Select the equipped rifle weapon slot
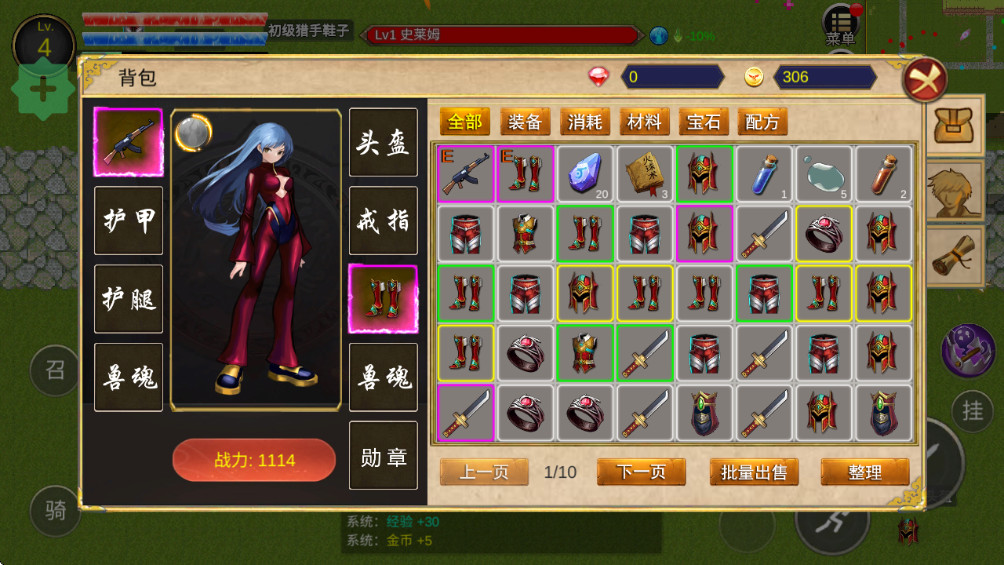This screenshot has width=1004, height=565. 128,142
